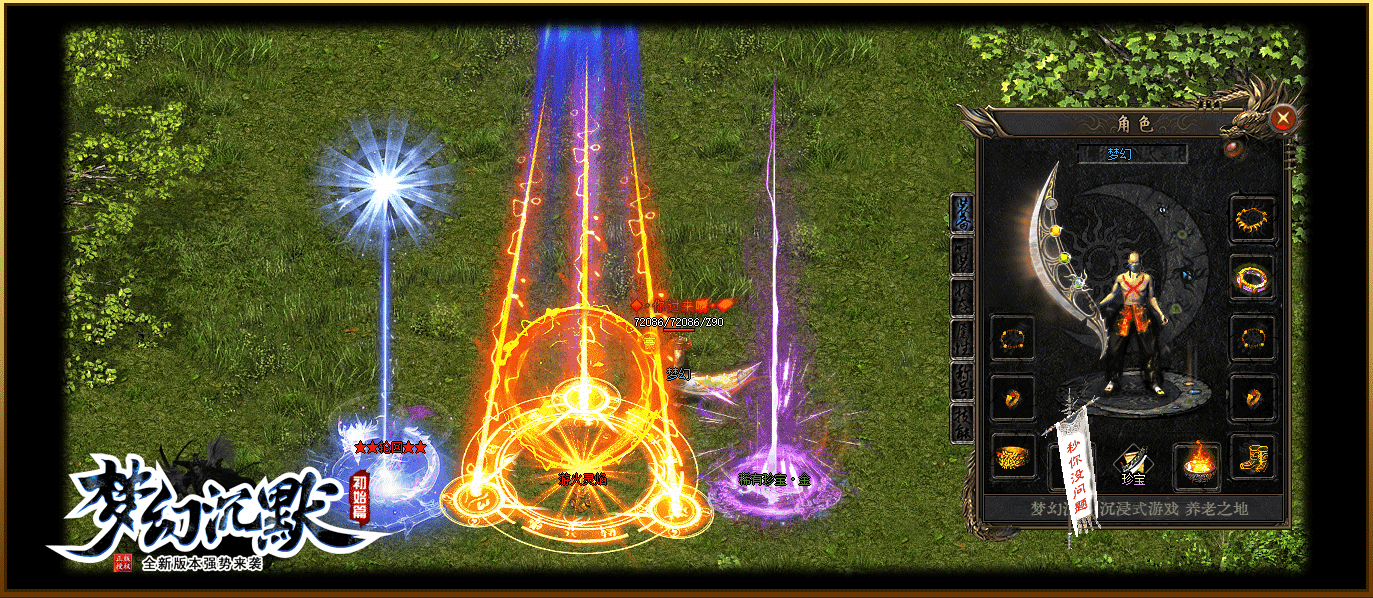Screen dimensions: 1373x598
Task: Close the 角色 character panel
Action: [x=1283, y=119]
